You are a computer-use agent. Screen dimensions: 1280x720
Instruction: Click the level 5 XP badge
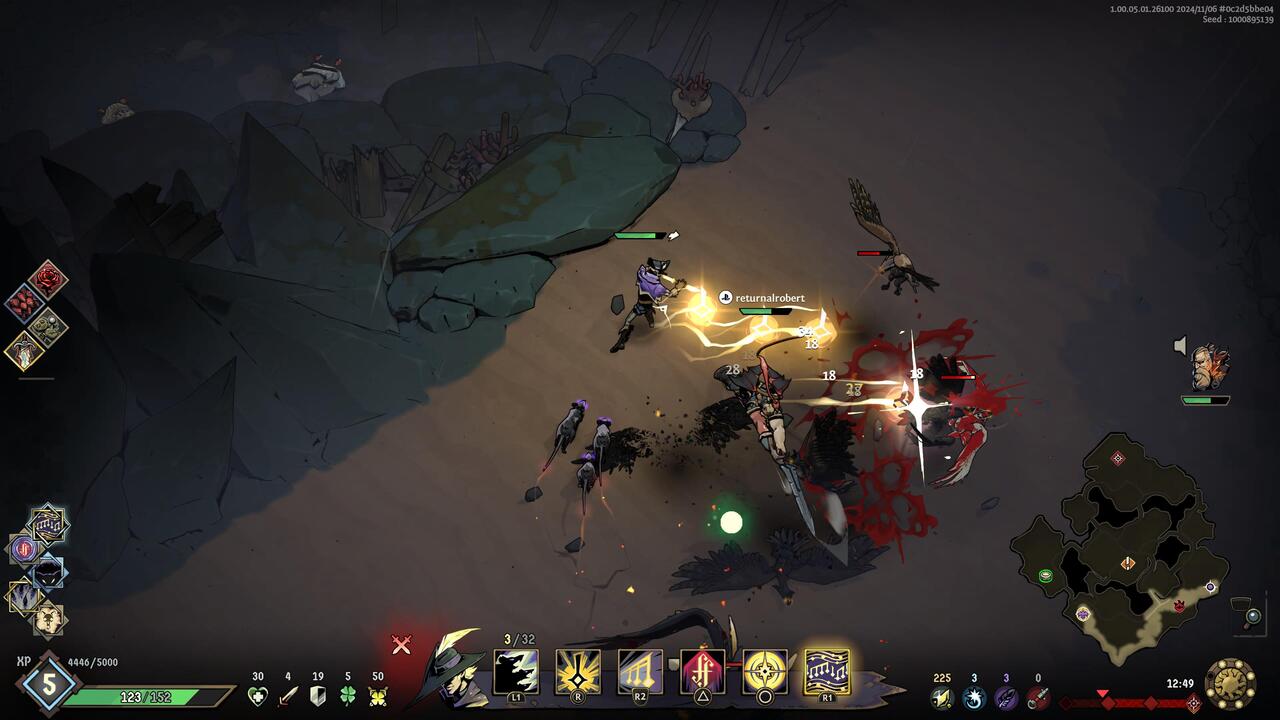pos(48,685)
